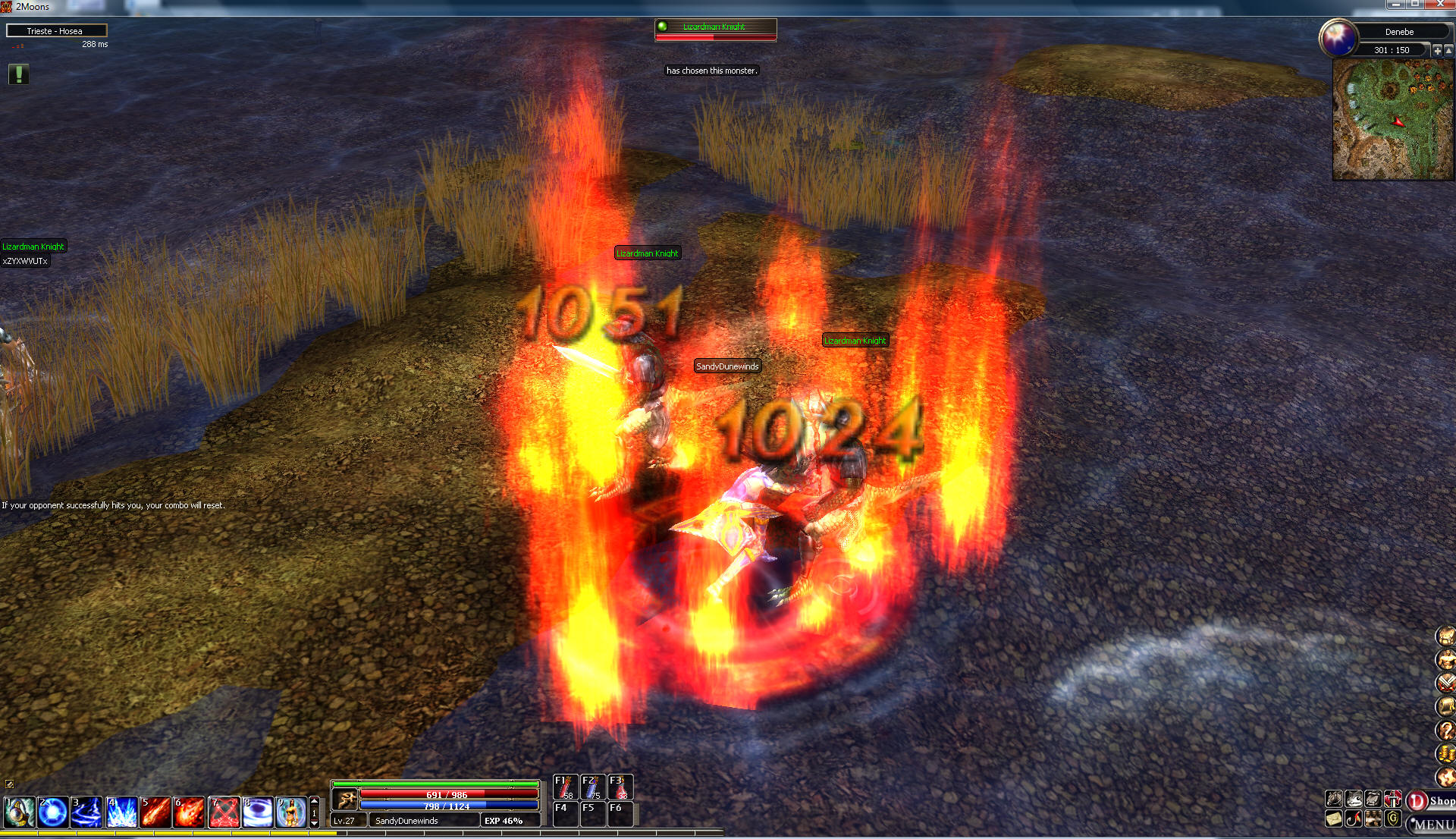Open the MENU button
Screen dimensions: 1456x839
[x=1432, y=825]
